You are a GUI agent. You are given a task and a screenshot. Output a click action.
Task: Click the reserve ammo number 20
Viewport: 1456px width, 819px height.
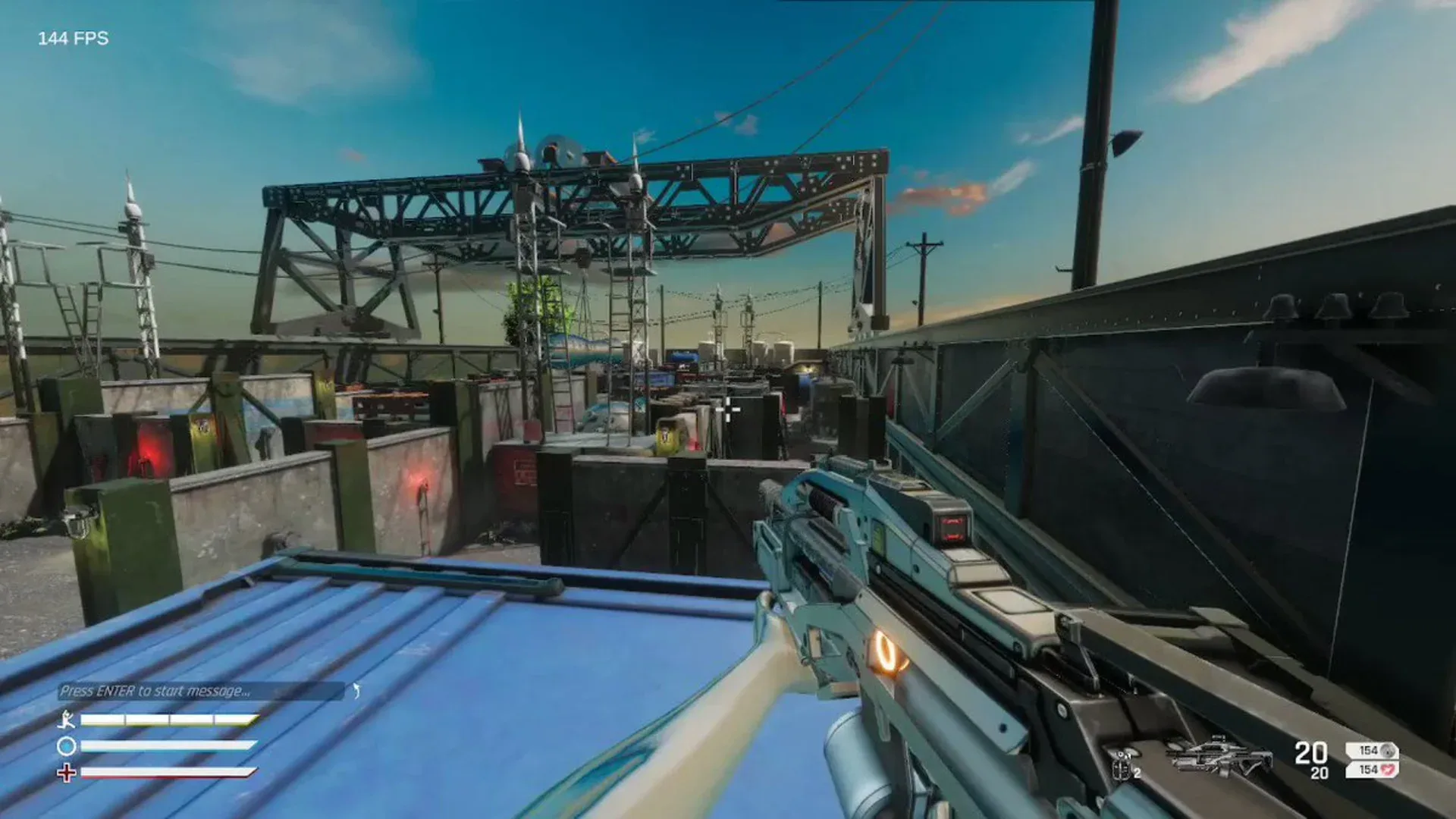coord(1319,773)
